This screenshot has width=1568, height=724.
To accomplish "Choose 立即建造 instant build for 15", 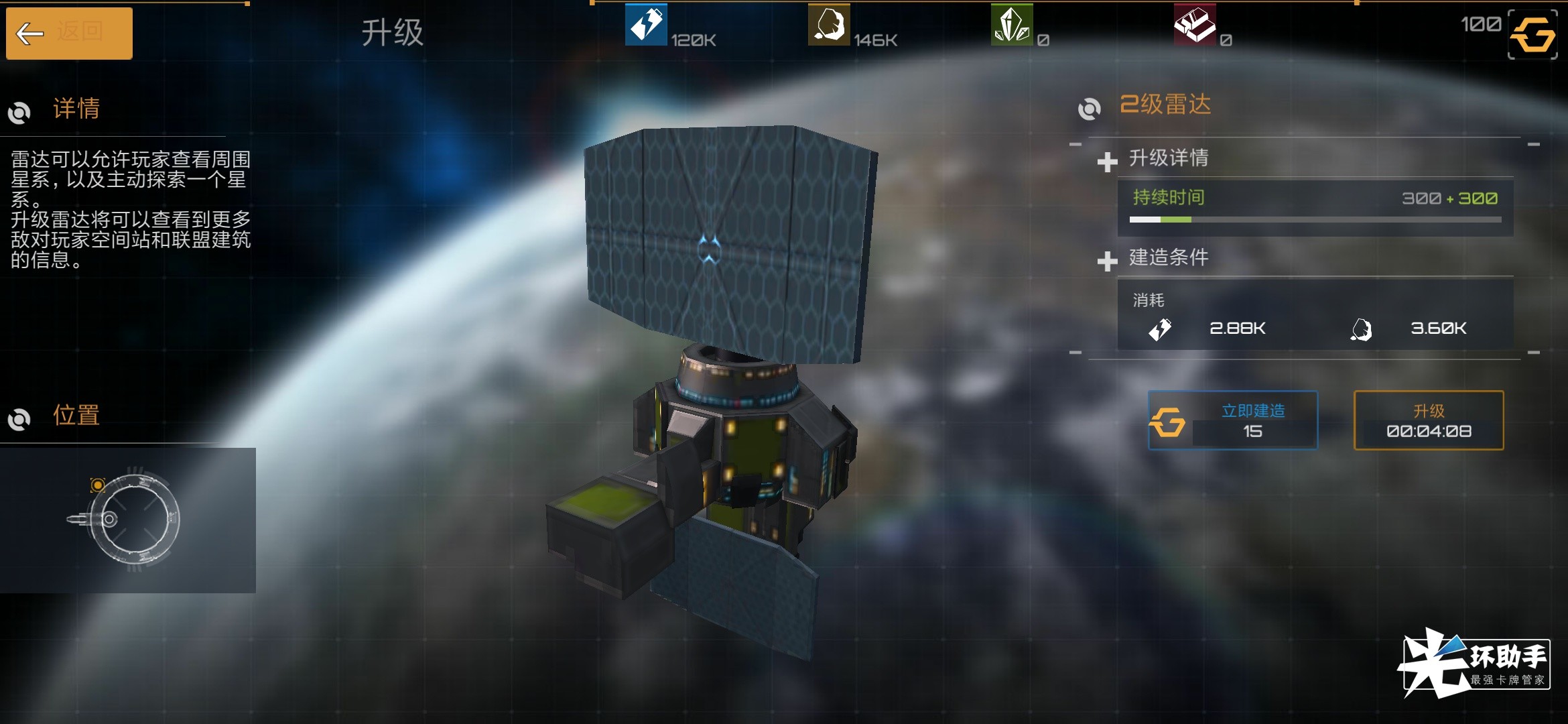I will coord(1232,420).
